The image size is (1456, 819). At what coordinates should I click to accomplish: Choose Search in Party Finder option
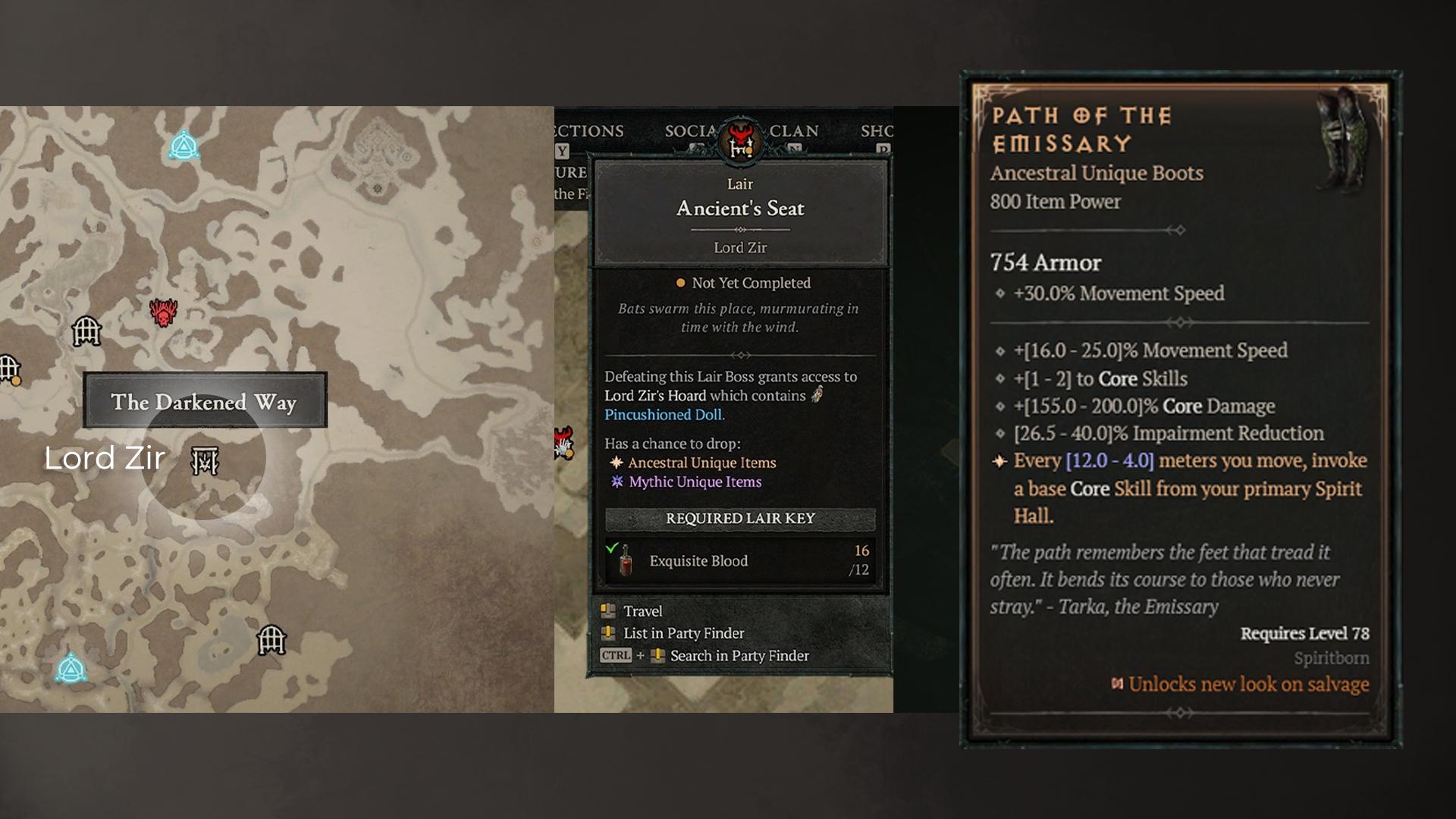(739, 656)
